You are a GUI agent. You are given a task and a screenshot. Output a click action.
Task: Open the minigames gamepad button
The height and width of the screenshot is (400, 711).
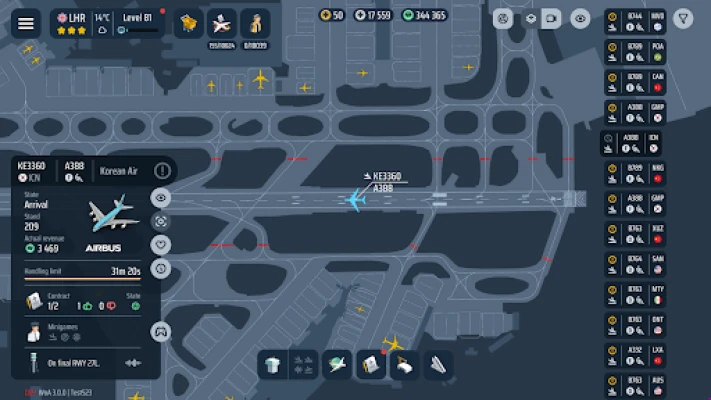(x=160, y=332)
